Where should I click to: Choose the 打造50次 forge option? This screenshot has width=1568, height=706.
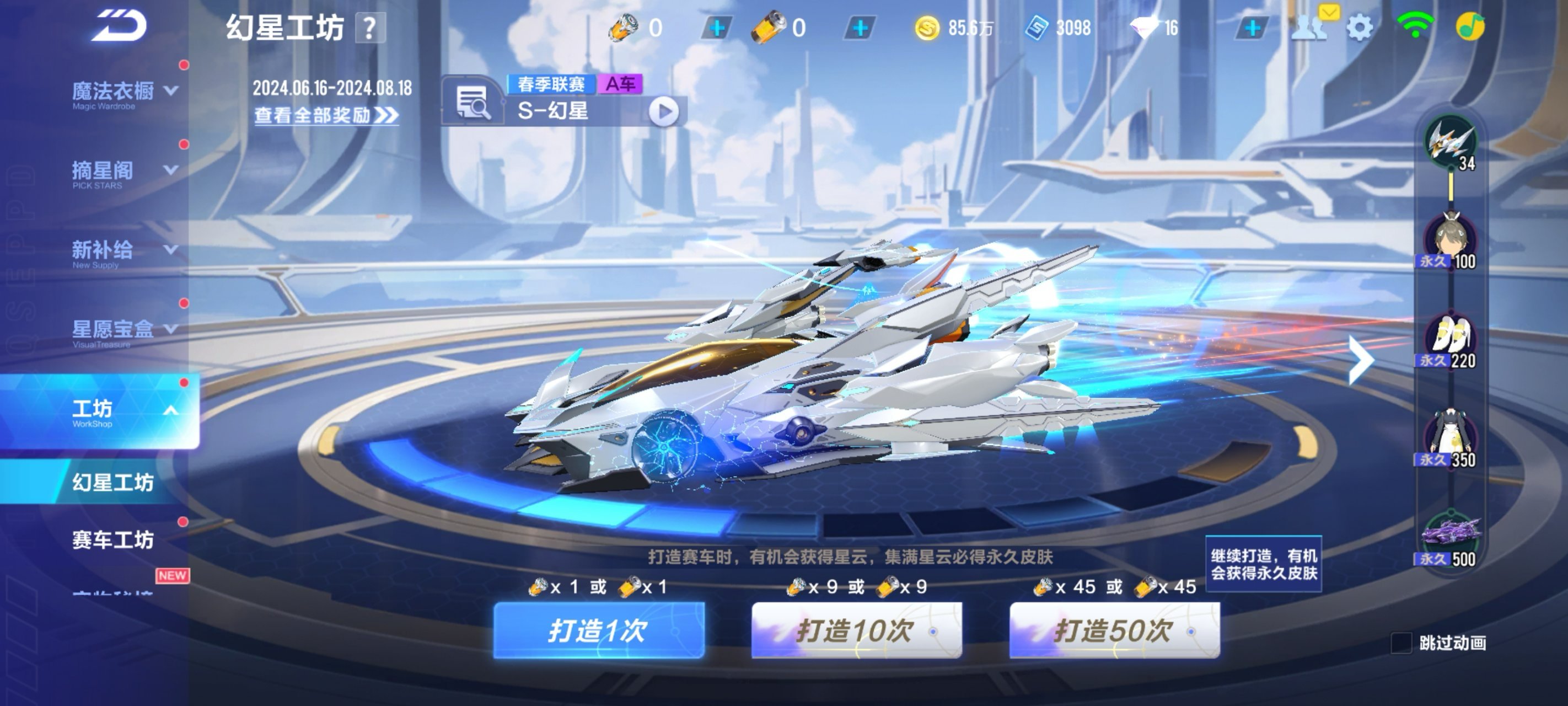pos(1114,630)
